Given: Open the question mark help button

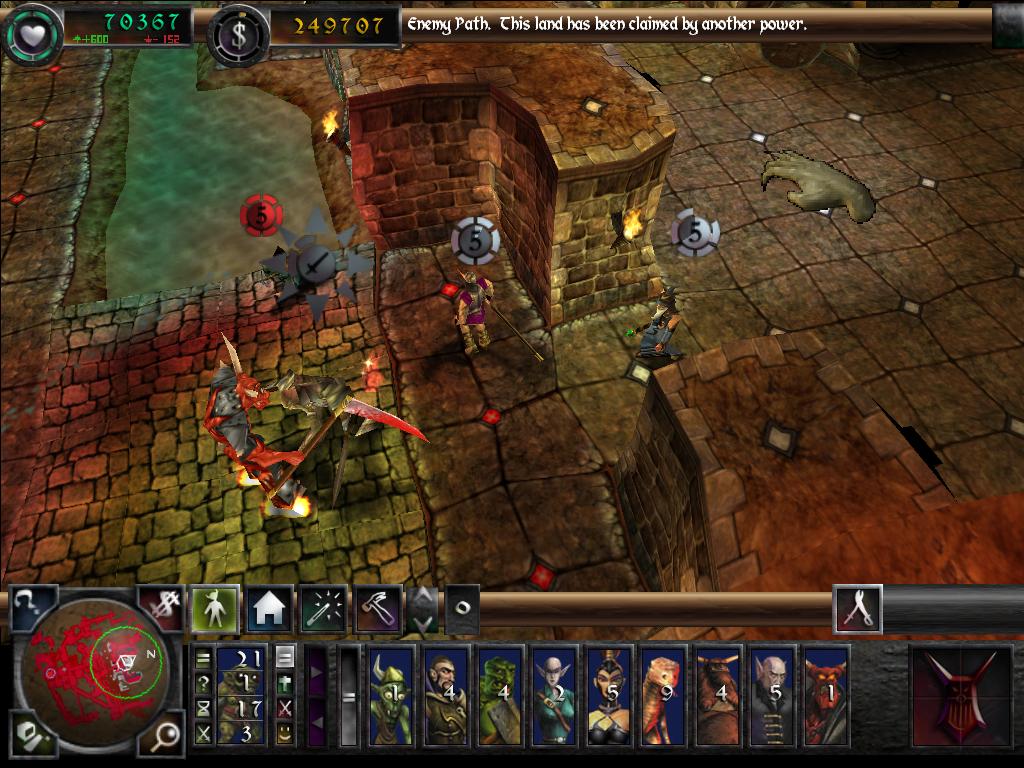Looking at the screenshot, I should [30, 609].
